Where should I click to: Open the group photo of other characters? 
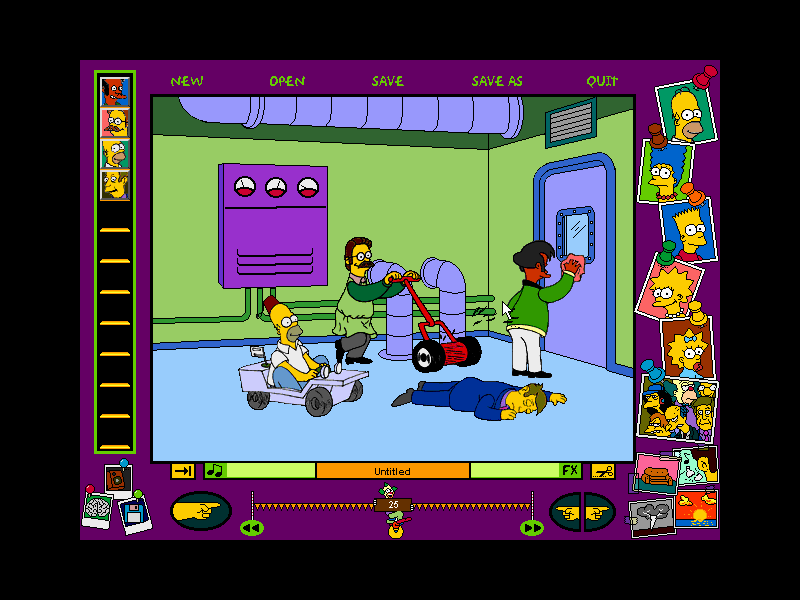[x=678, y=408]
